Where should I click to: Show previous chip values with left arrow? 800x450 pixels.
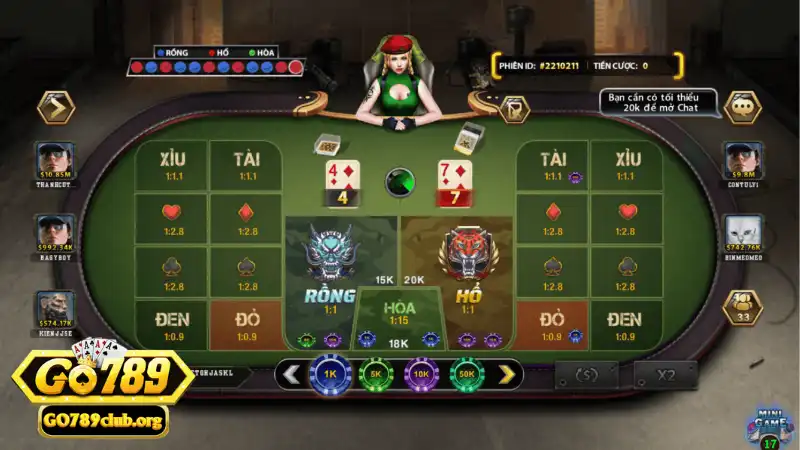(x=291, y=375)
